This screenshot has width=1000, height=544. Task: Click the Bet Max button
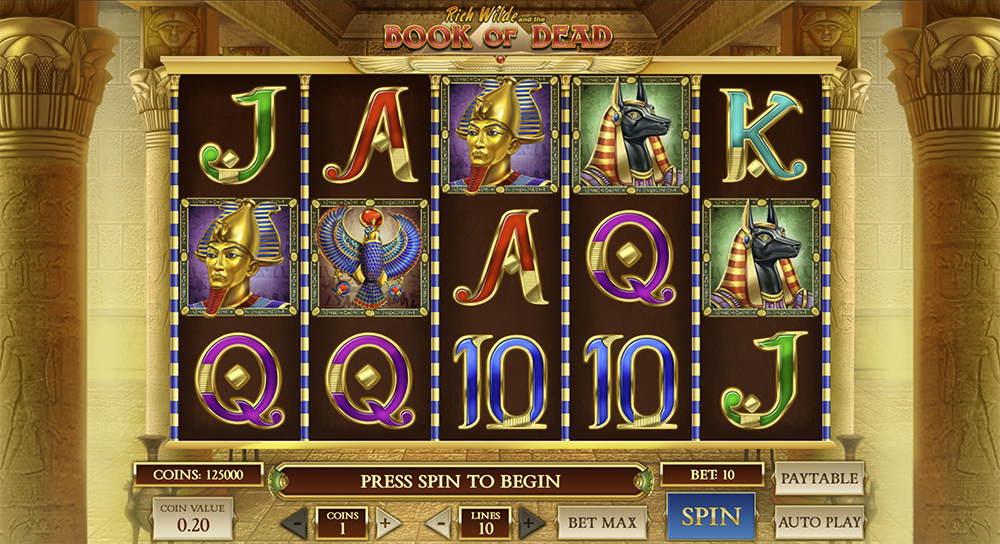coord(601,521)
